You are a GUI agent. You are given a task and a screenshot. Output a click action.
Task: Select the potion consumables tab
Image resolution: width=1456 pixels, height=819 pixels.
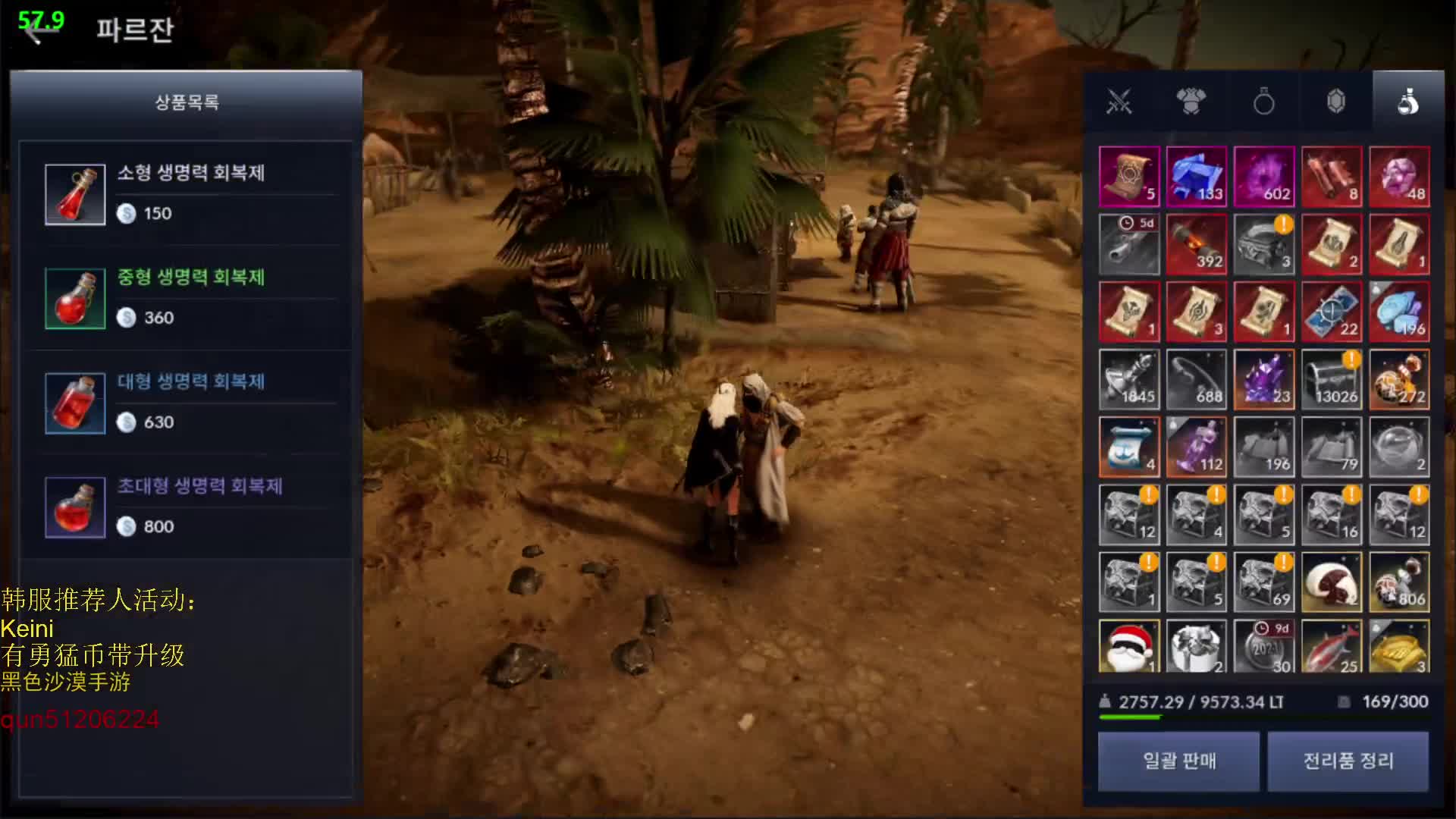[1407, 102]
